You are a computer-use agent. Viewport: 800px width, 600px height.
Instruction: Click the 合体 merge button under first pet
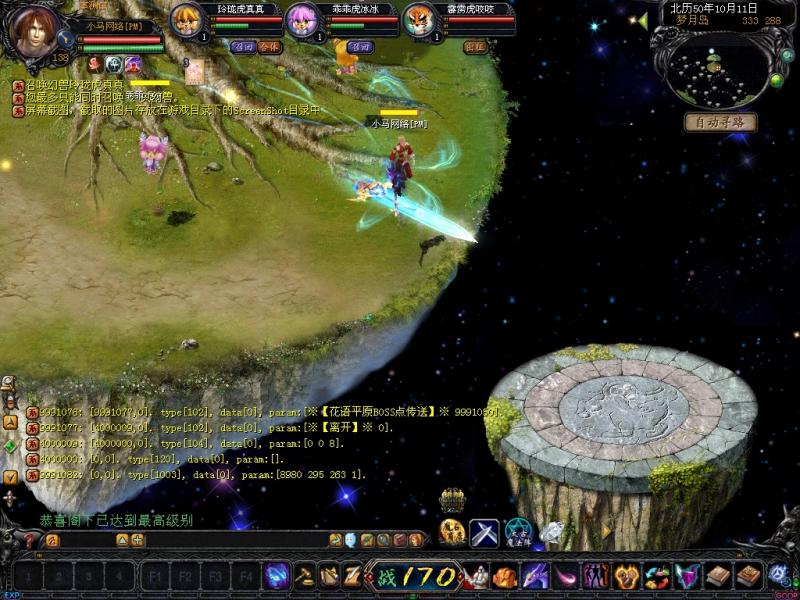[x=268, y=46]
